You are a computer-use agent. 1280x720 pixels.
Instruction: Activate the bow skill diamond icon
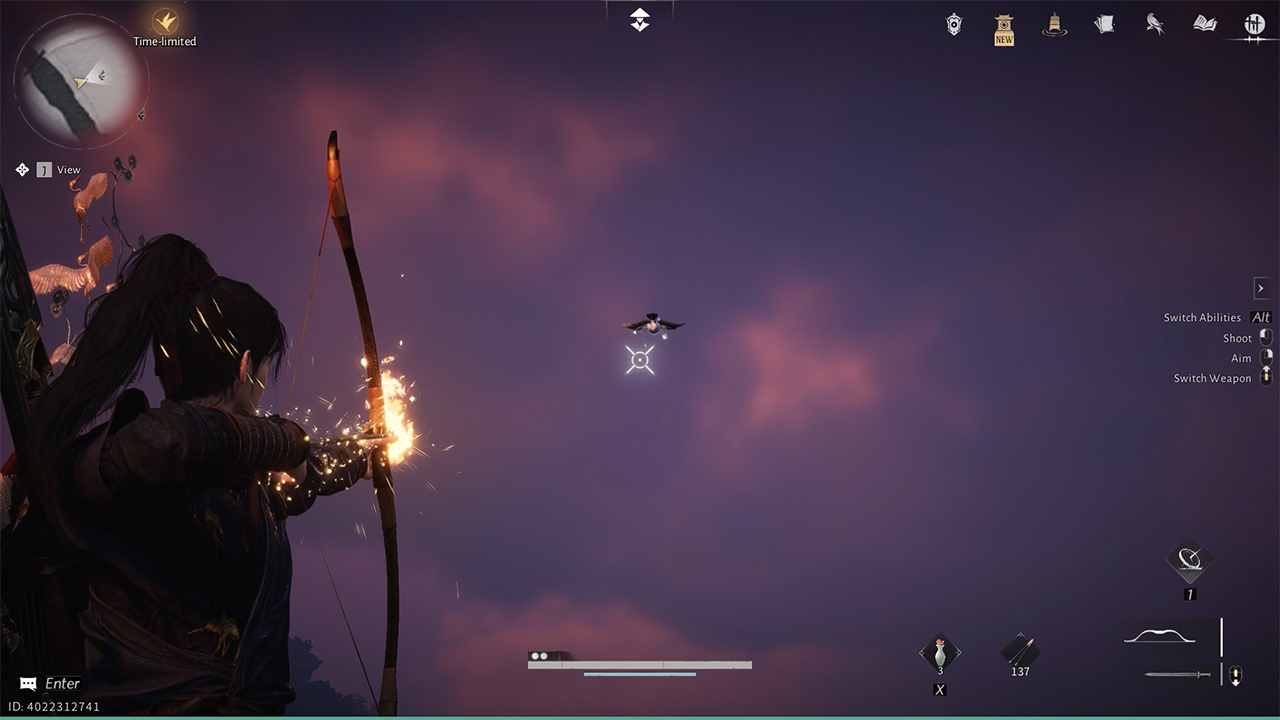point(1190,560)
